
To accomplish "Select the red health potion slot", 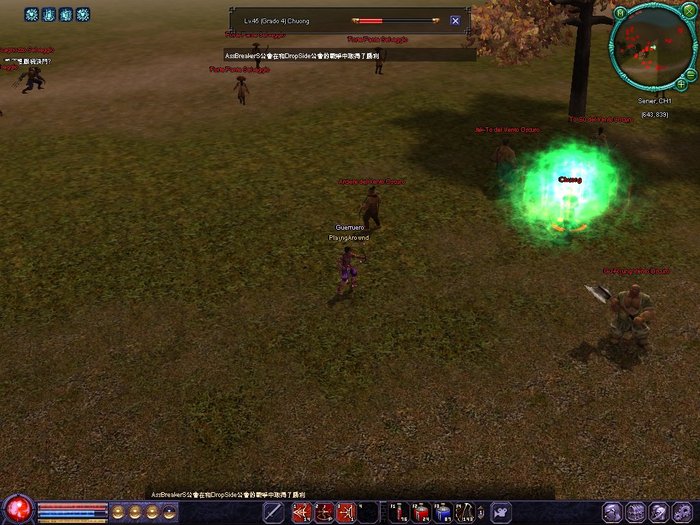I will pyautogui.click(x=421, y=513).
